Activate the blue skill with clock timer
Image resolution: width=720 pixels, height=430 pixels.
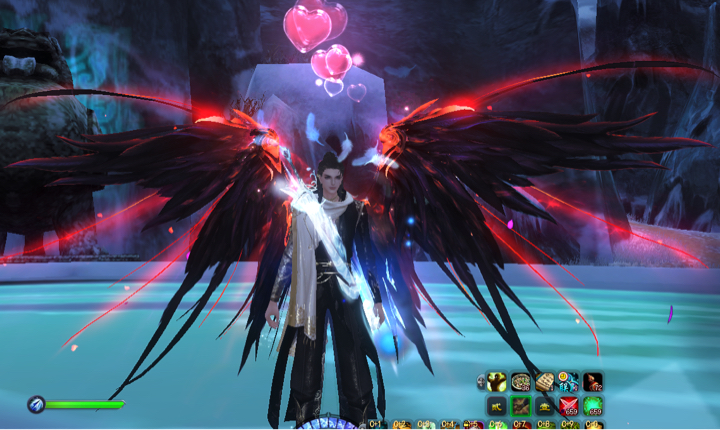coord(569,381)
